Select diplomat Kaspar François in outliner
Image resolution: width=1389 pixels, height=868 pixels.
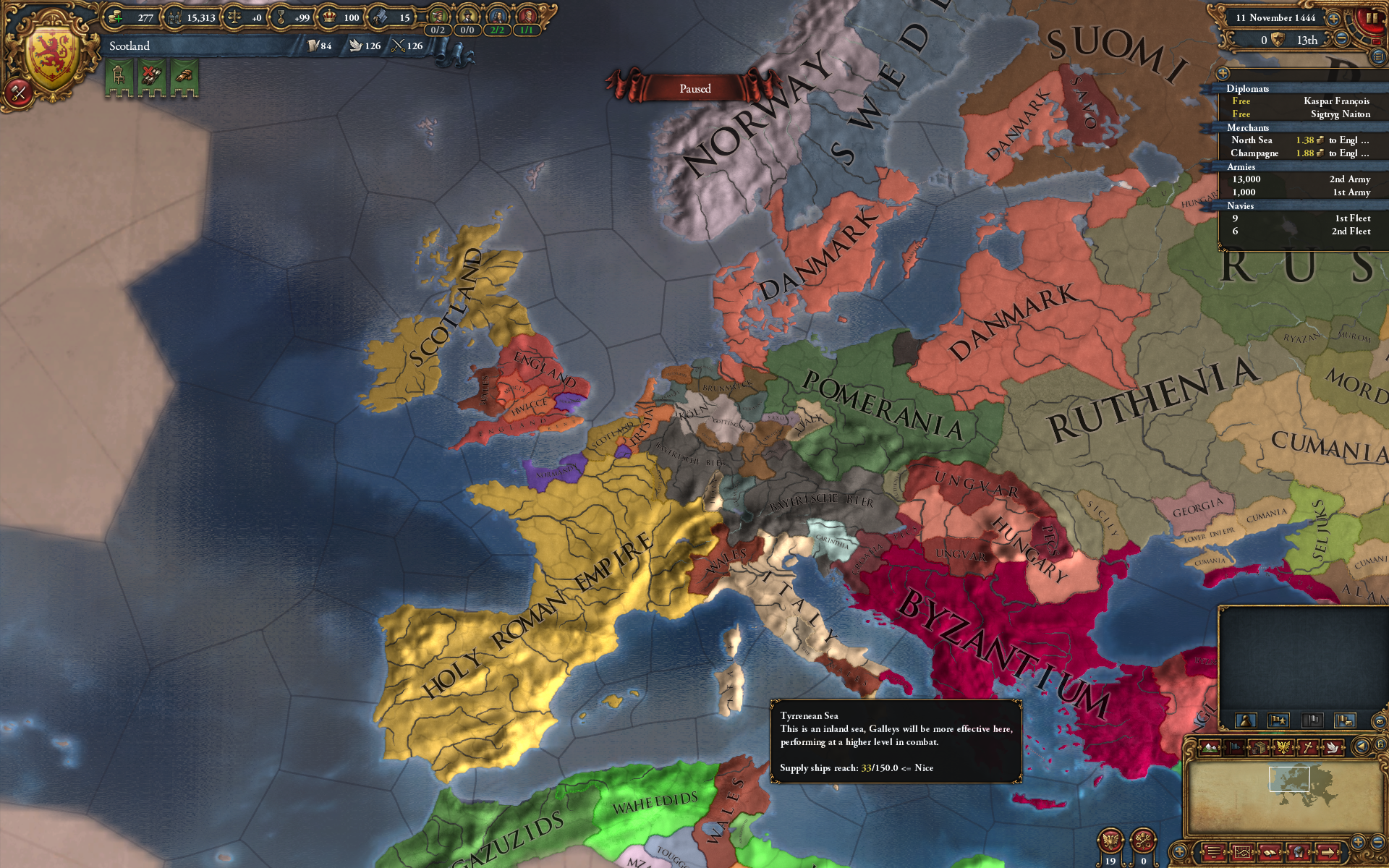[1335, 101]
